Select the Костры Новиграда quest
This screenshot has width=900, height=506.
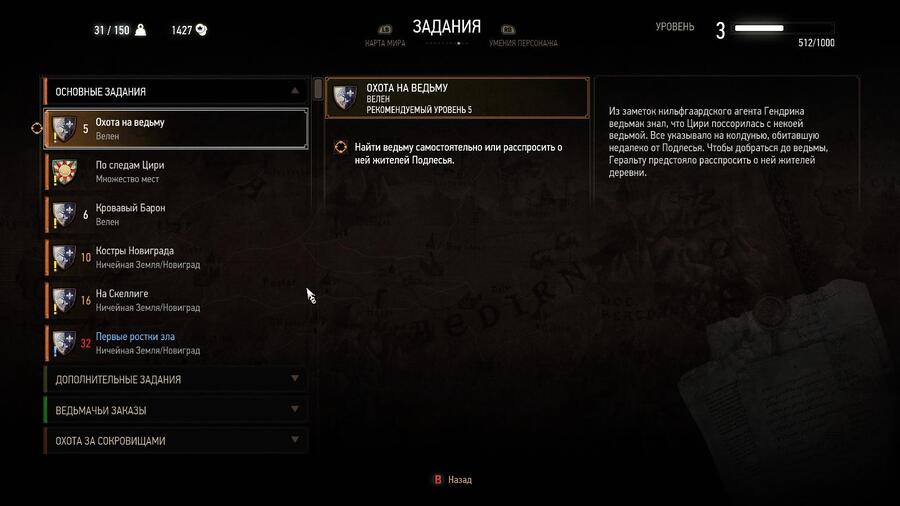pos(175,257)
